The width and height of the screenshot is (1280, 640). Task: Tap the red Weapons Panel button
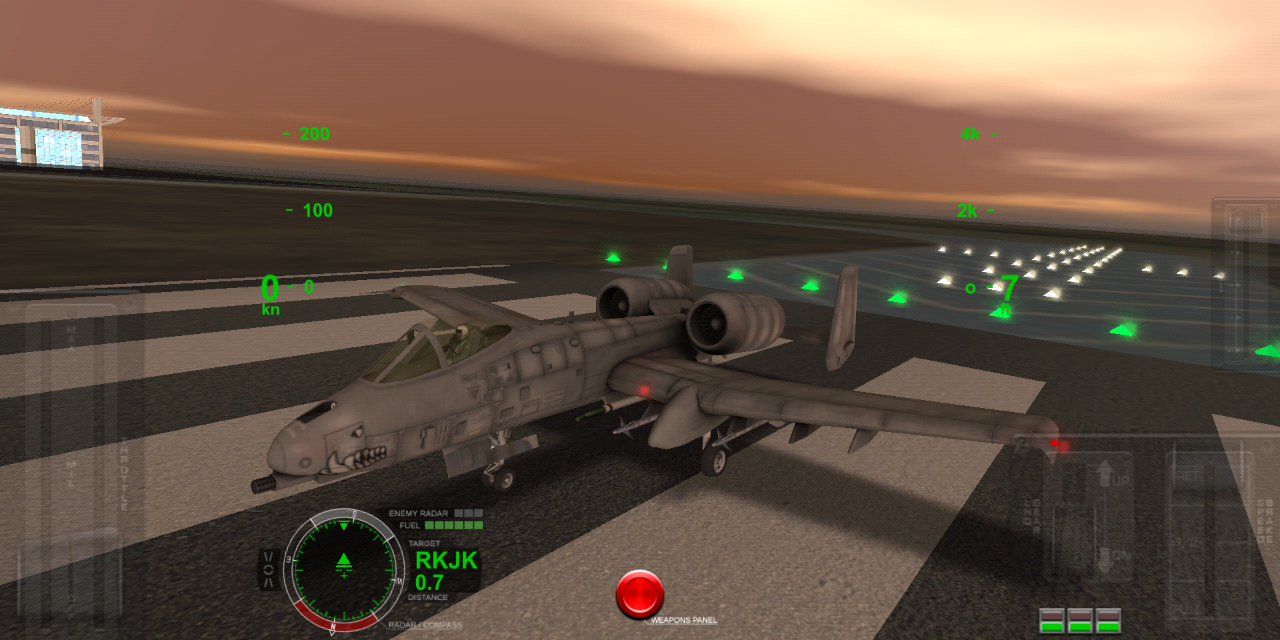[x=640, y=594]
